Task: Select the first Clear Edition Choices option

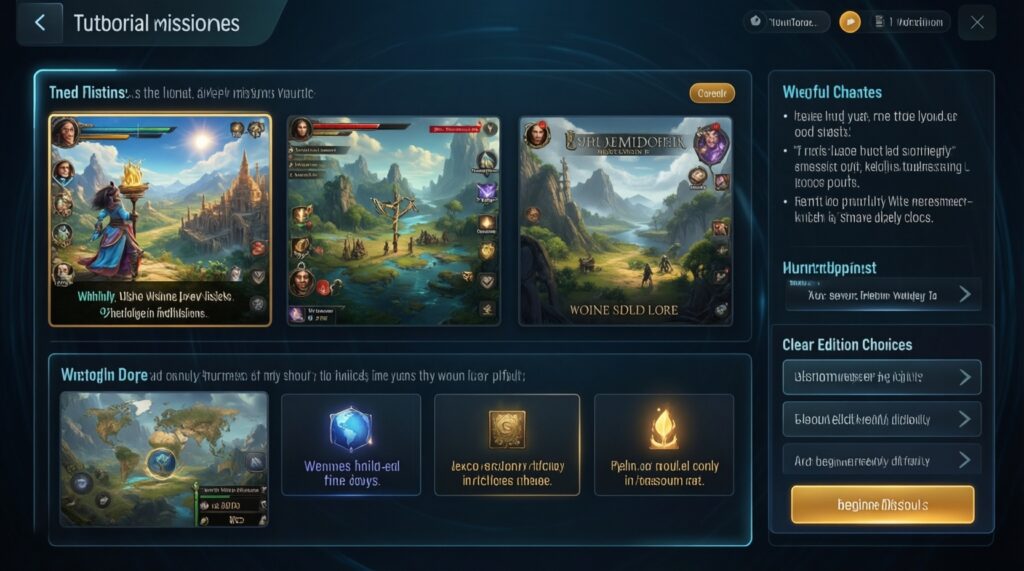Action: click(x=881, y=377)
